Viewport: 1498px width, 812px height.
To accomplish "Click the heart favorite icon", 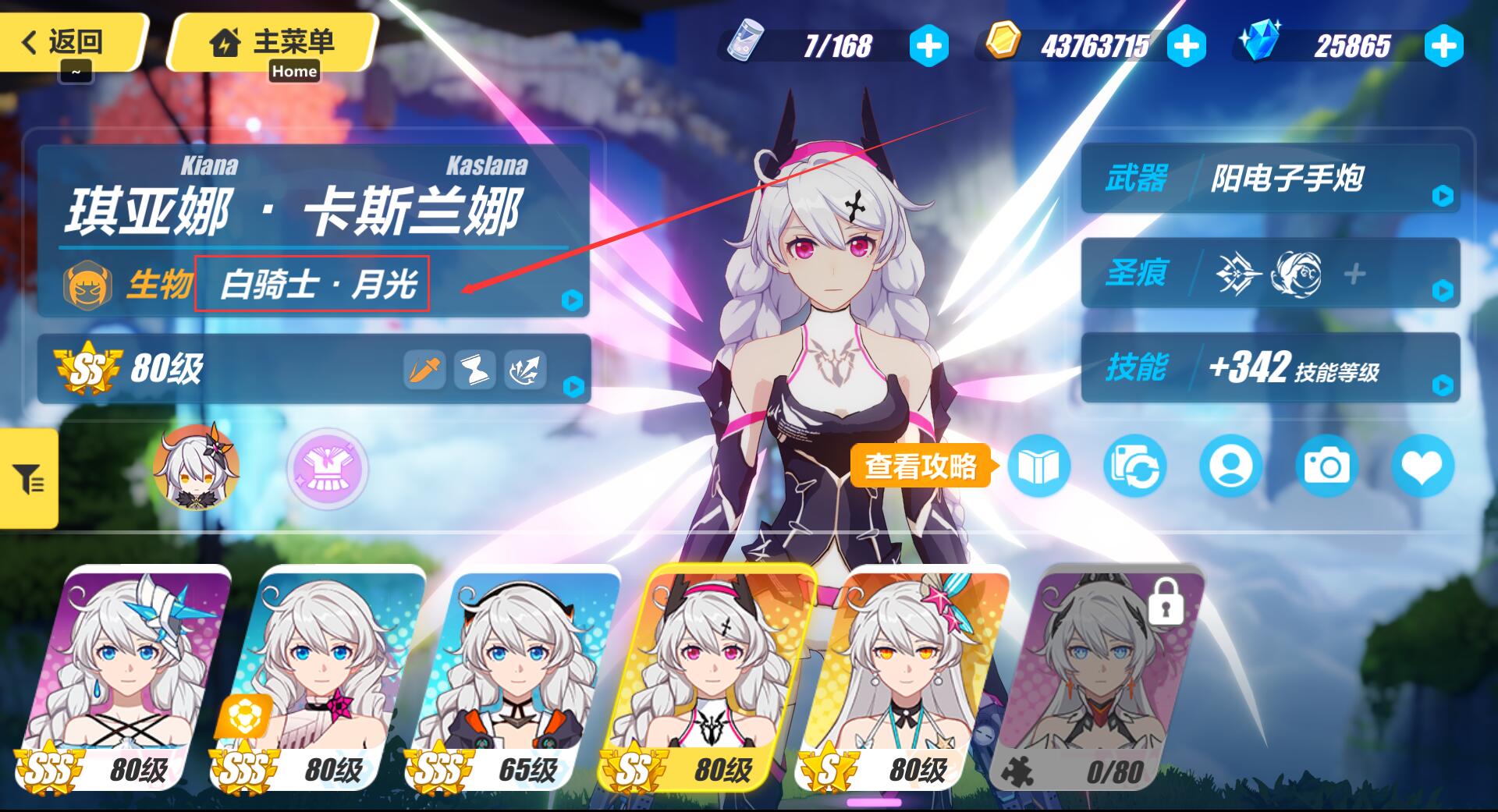I will click(x=1422, y=467).
